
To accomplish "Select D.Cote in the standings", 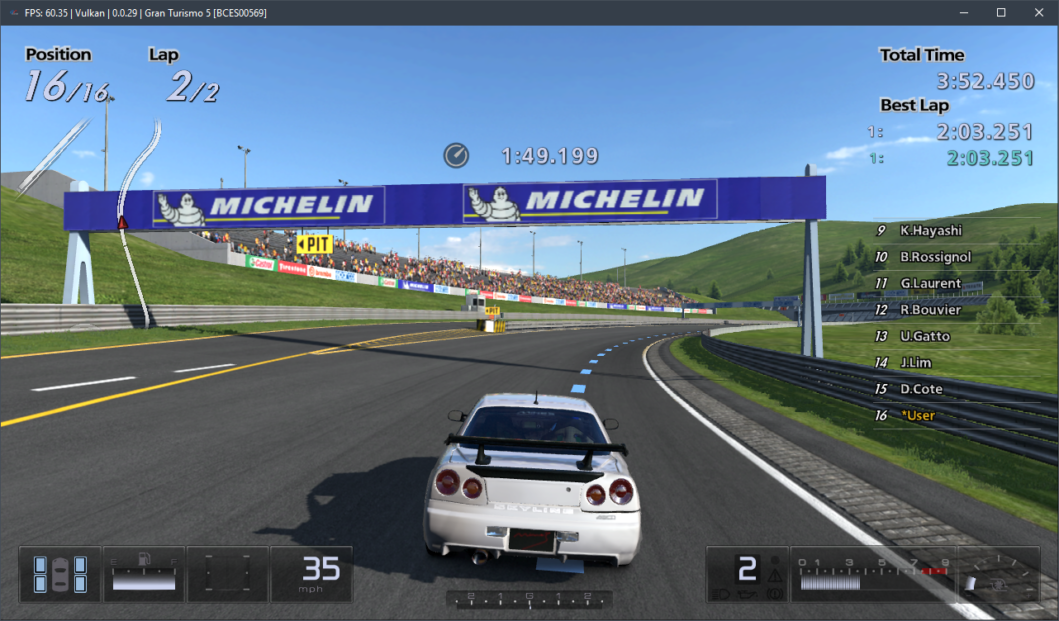I will 920,389.
